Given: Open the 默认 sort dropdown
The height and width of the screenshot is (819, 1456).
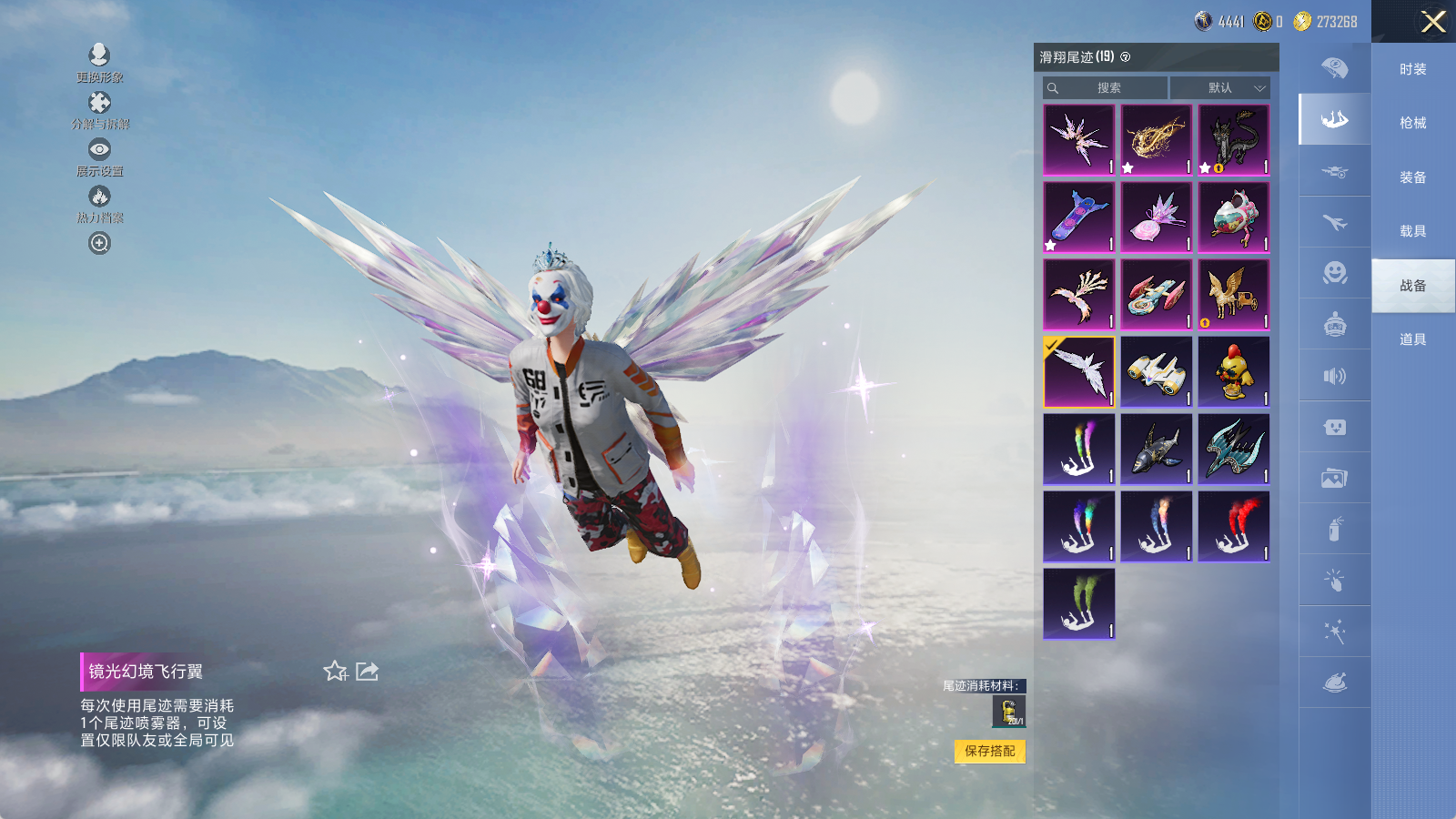Looking at the screenshot, I should (1219, 88).
